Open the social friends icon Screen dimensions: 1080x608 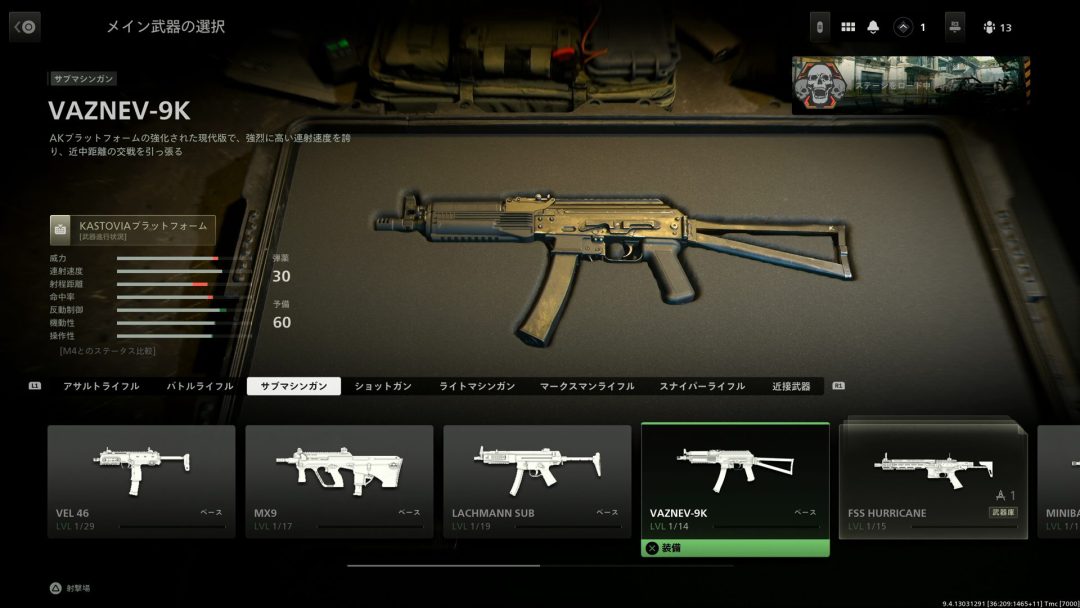pos(989,27)
